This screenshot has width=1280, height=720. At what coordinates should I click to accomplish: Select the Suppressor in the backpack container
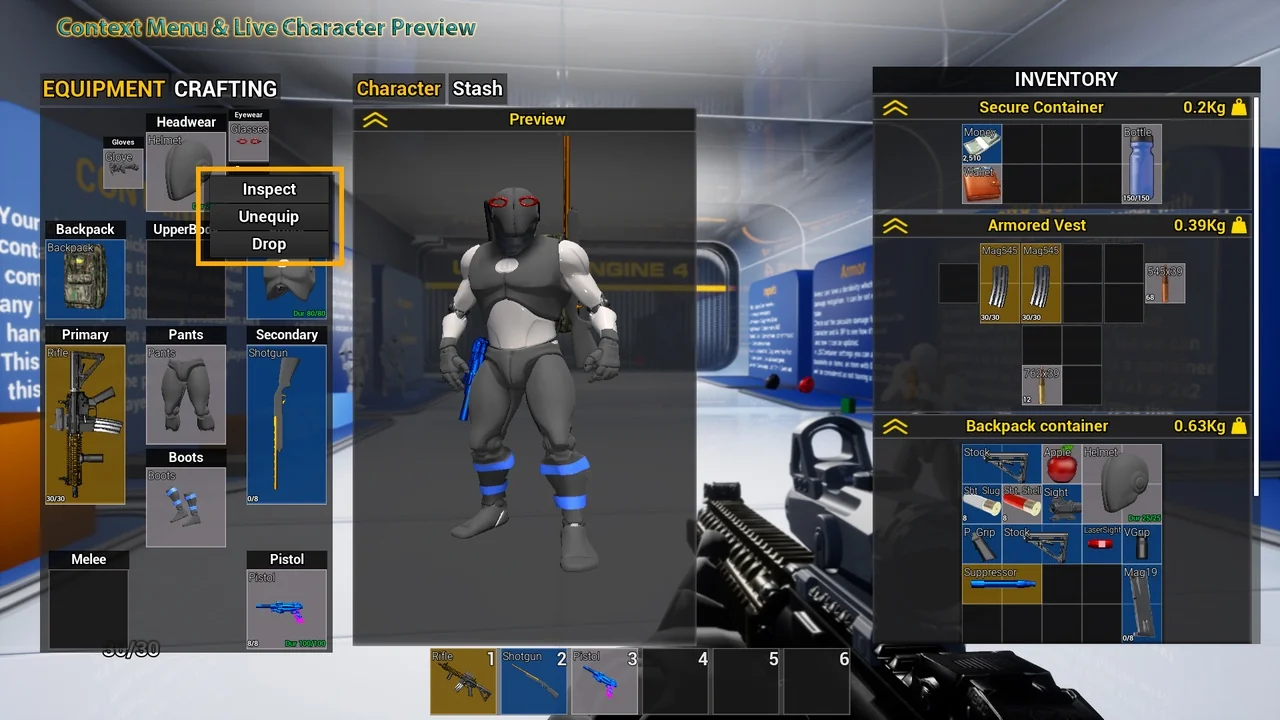(1001, 583)
